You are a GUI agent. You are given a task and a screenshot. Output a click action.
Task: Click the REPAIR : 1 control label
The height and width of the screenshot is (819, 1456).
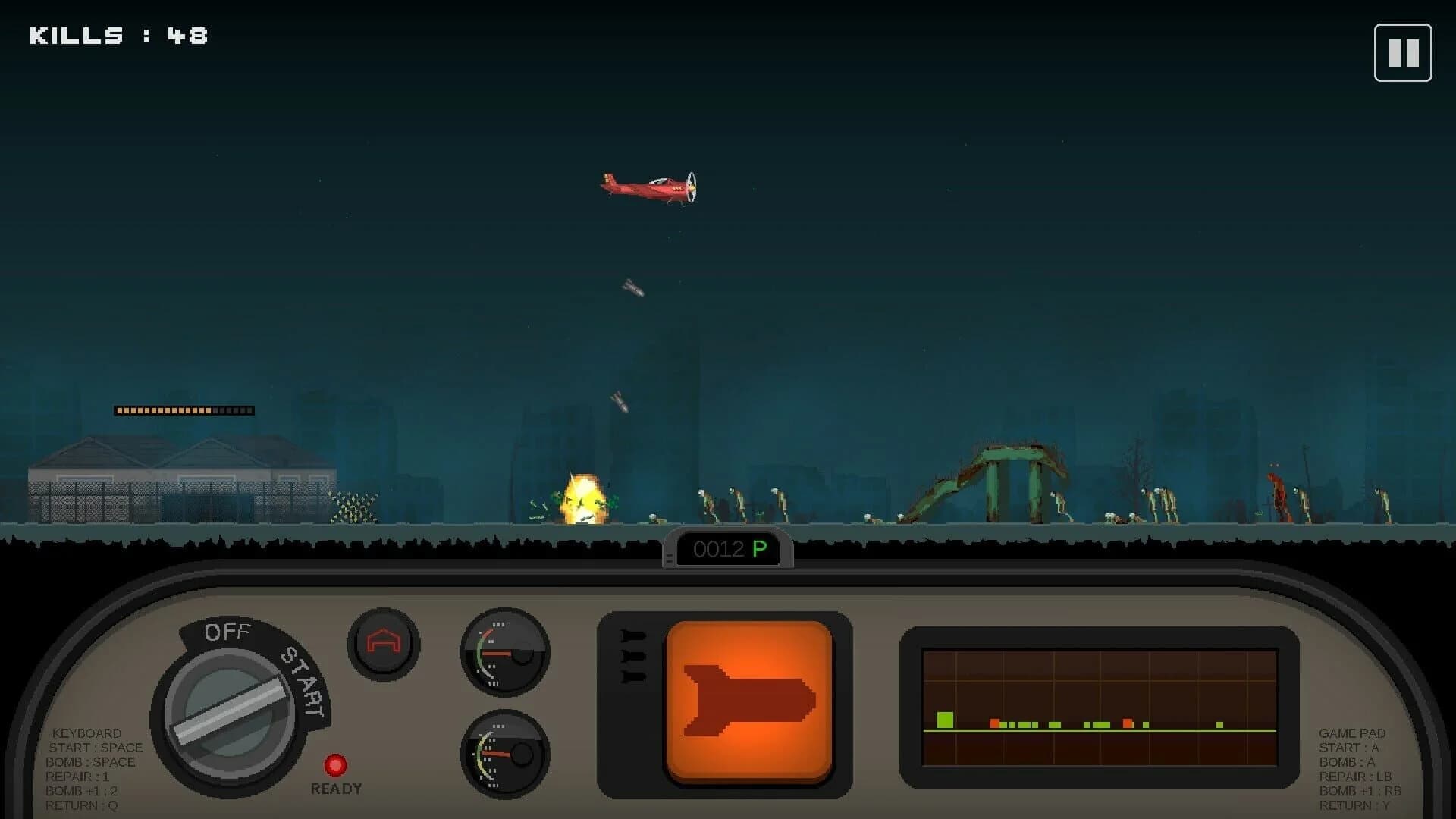click(x=79, y=776)
